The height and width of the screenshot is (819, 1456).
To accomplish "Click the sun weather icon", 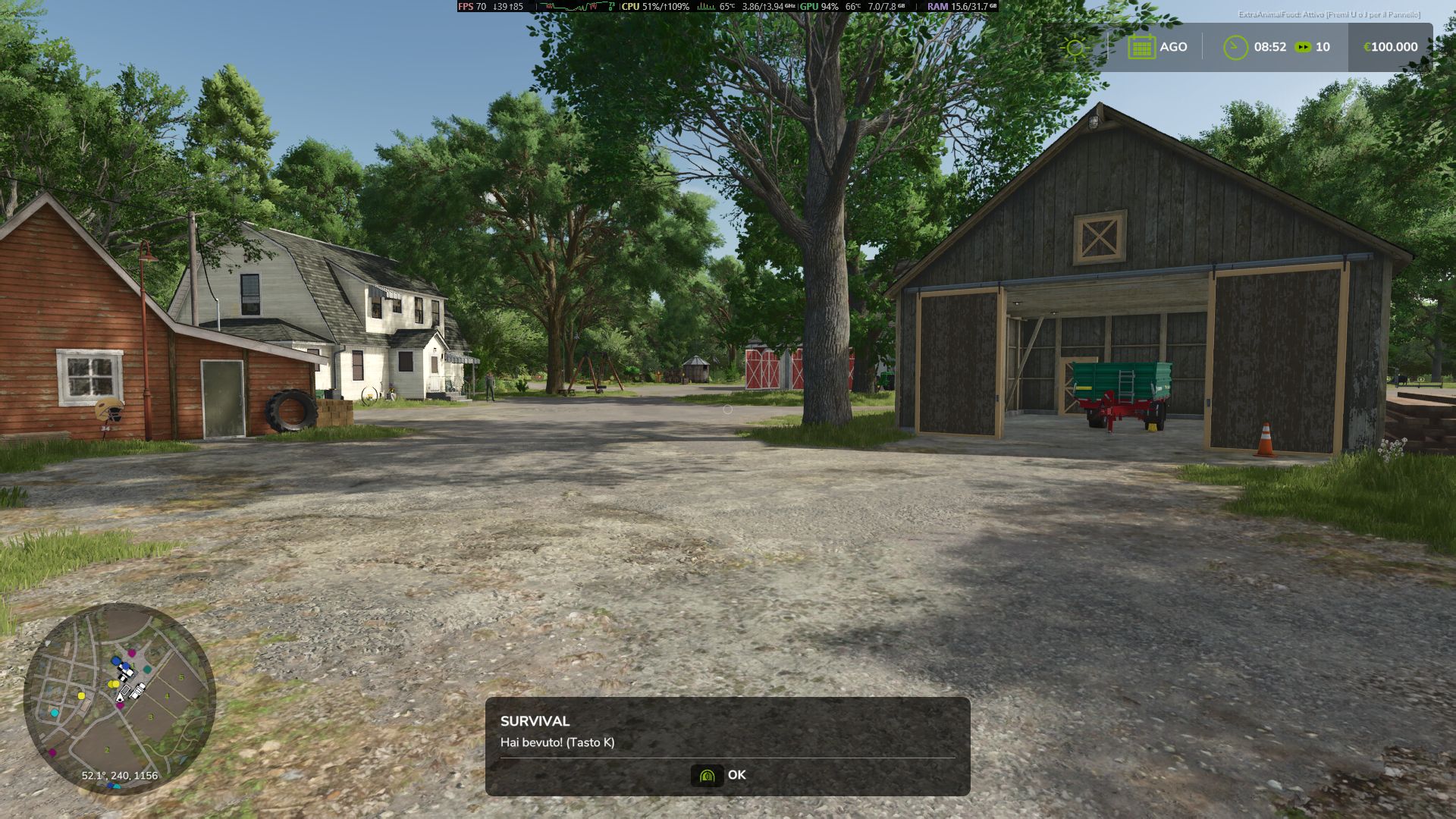I will click(x=1076, y=46).
